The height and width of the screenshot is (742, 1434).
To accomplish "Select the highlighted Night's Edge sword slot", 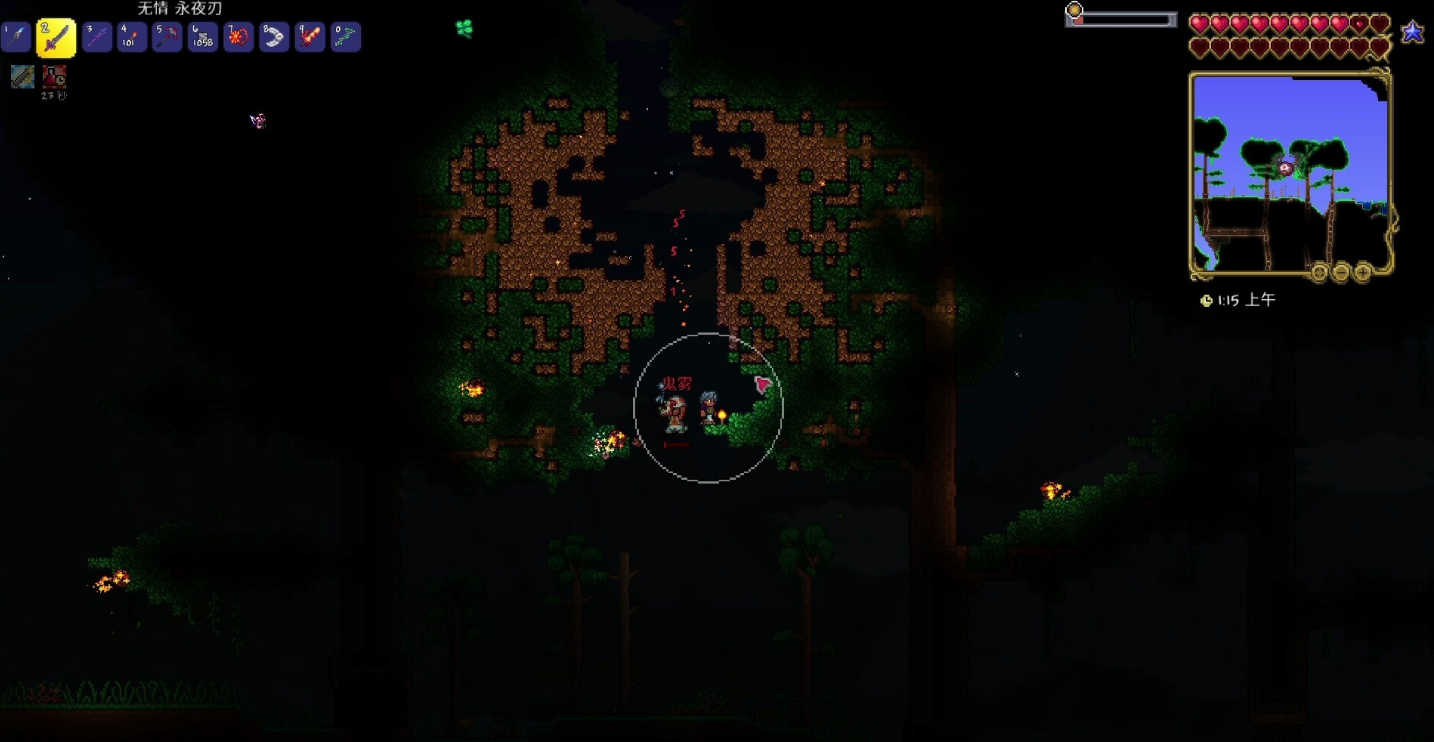I will tap(56, 38).
